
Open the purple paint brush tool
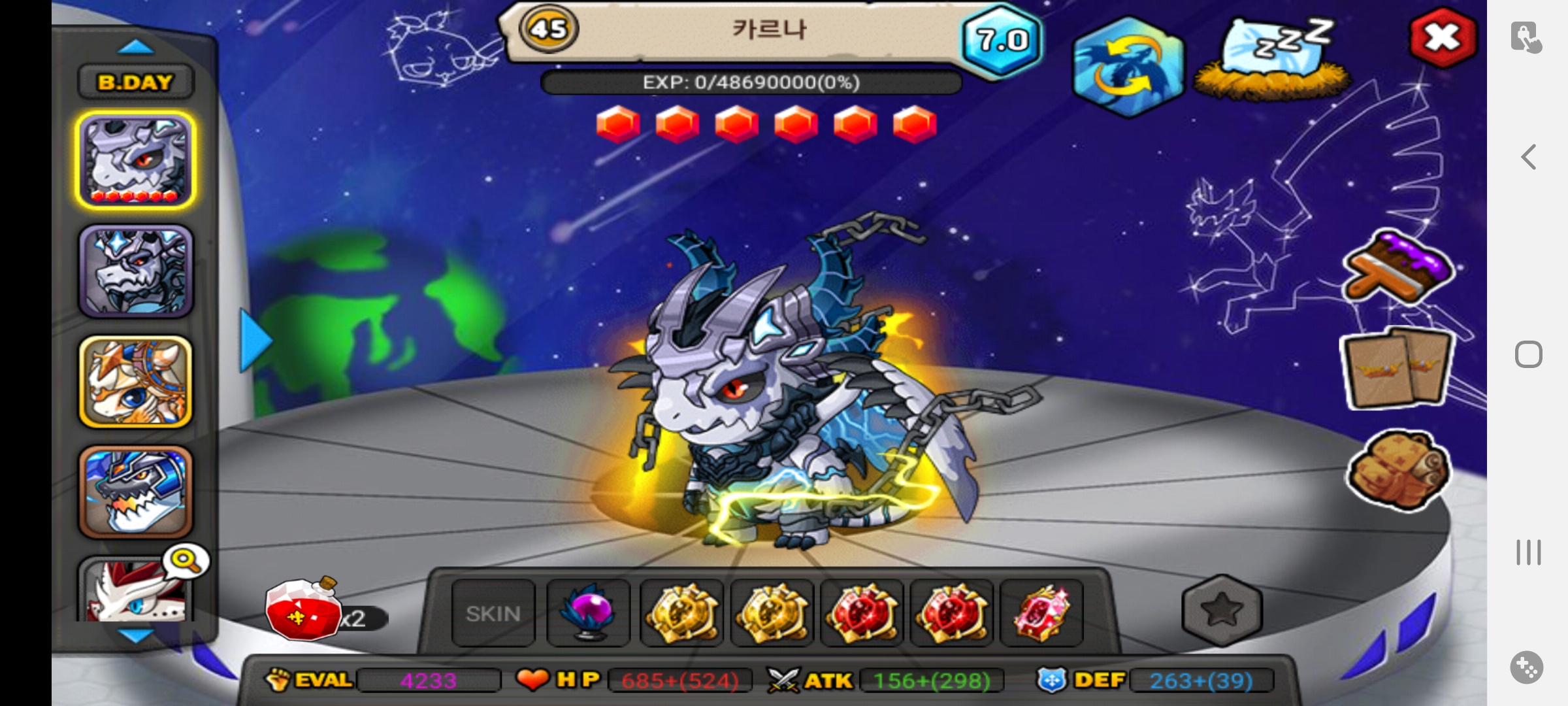pyautogui.click(x=1398, y=268)
